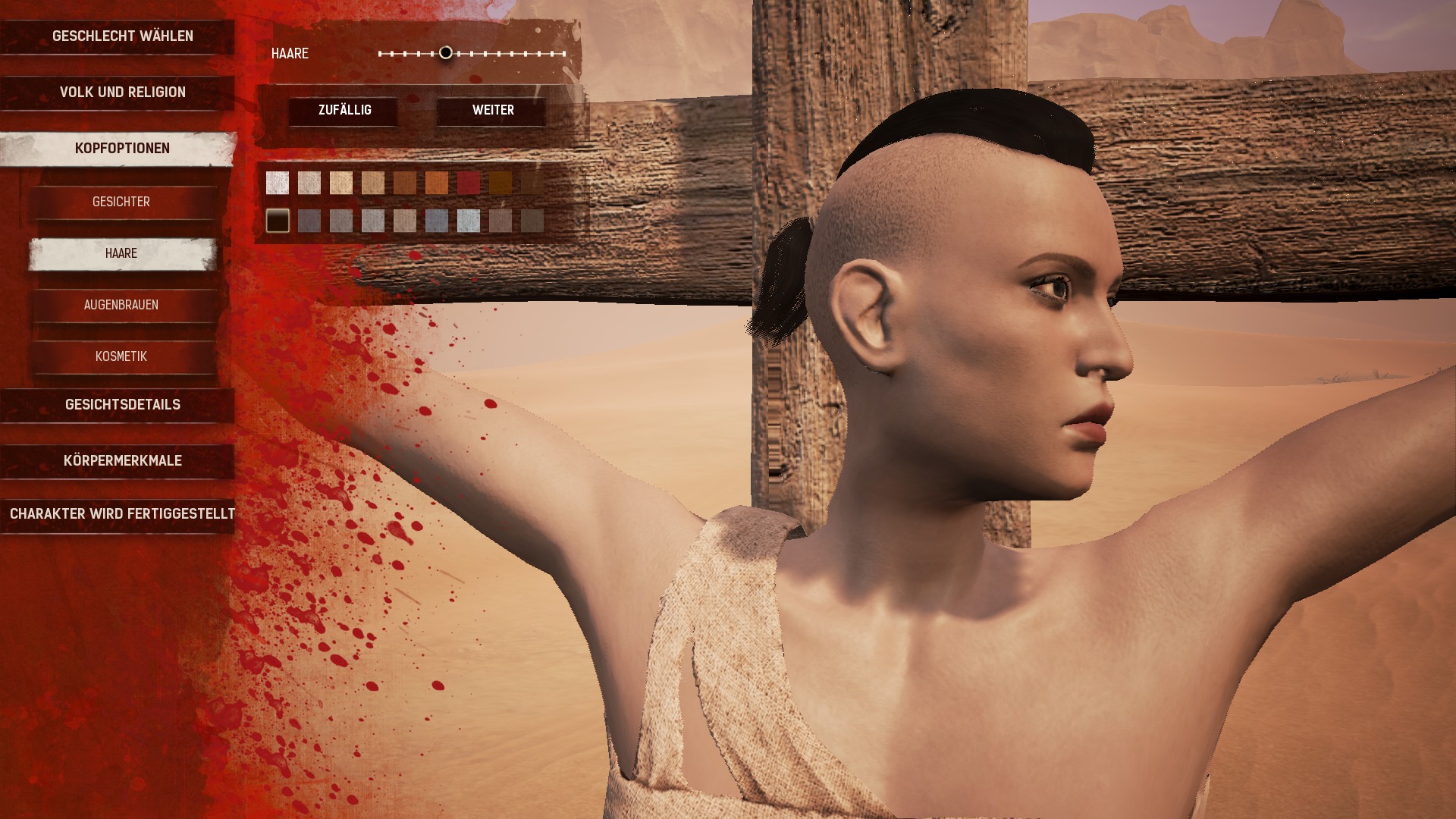Continue with the Weiter button
1456x819 pixels.
click(493, 111)
